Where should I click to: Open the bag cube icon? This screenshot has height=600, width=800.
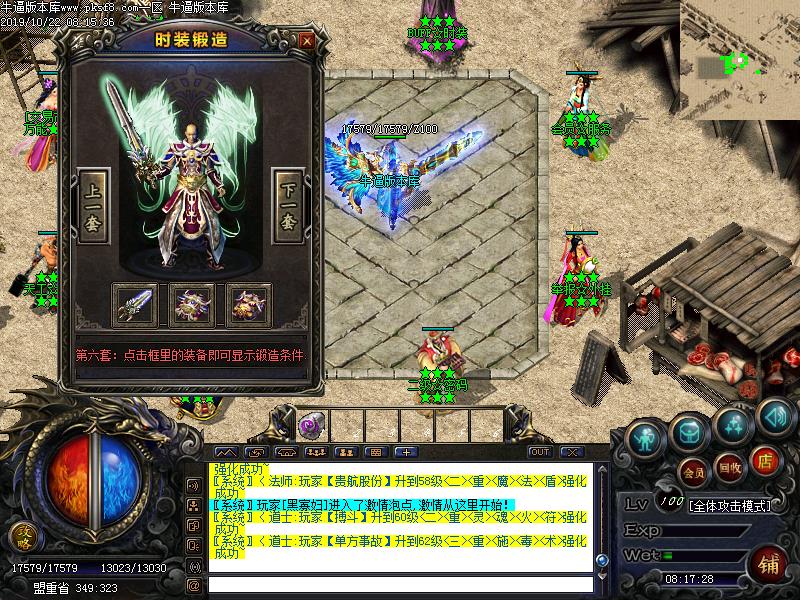[x=688, y=432]
